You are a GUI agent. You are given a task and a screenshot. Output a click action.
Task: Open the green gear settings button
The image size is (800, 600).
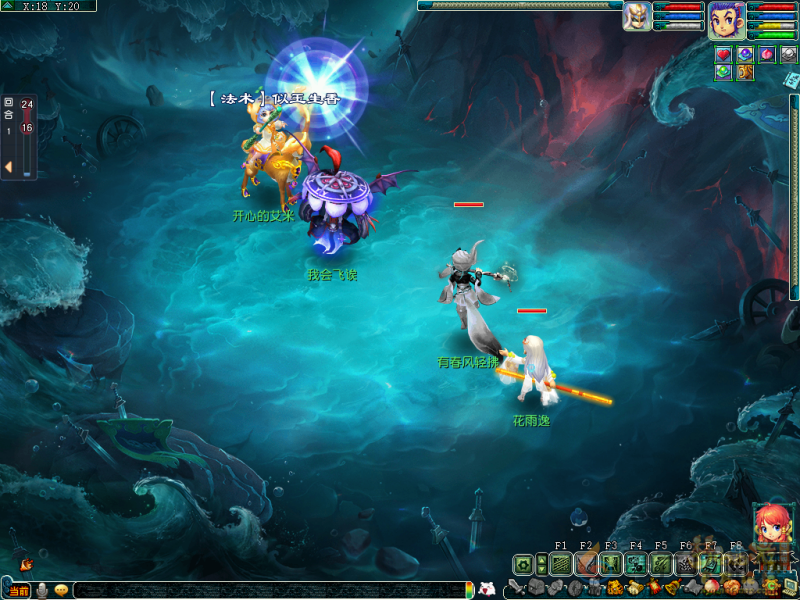[x=523, y=565]
